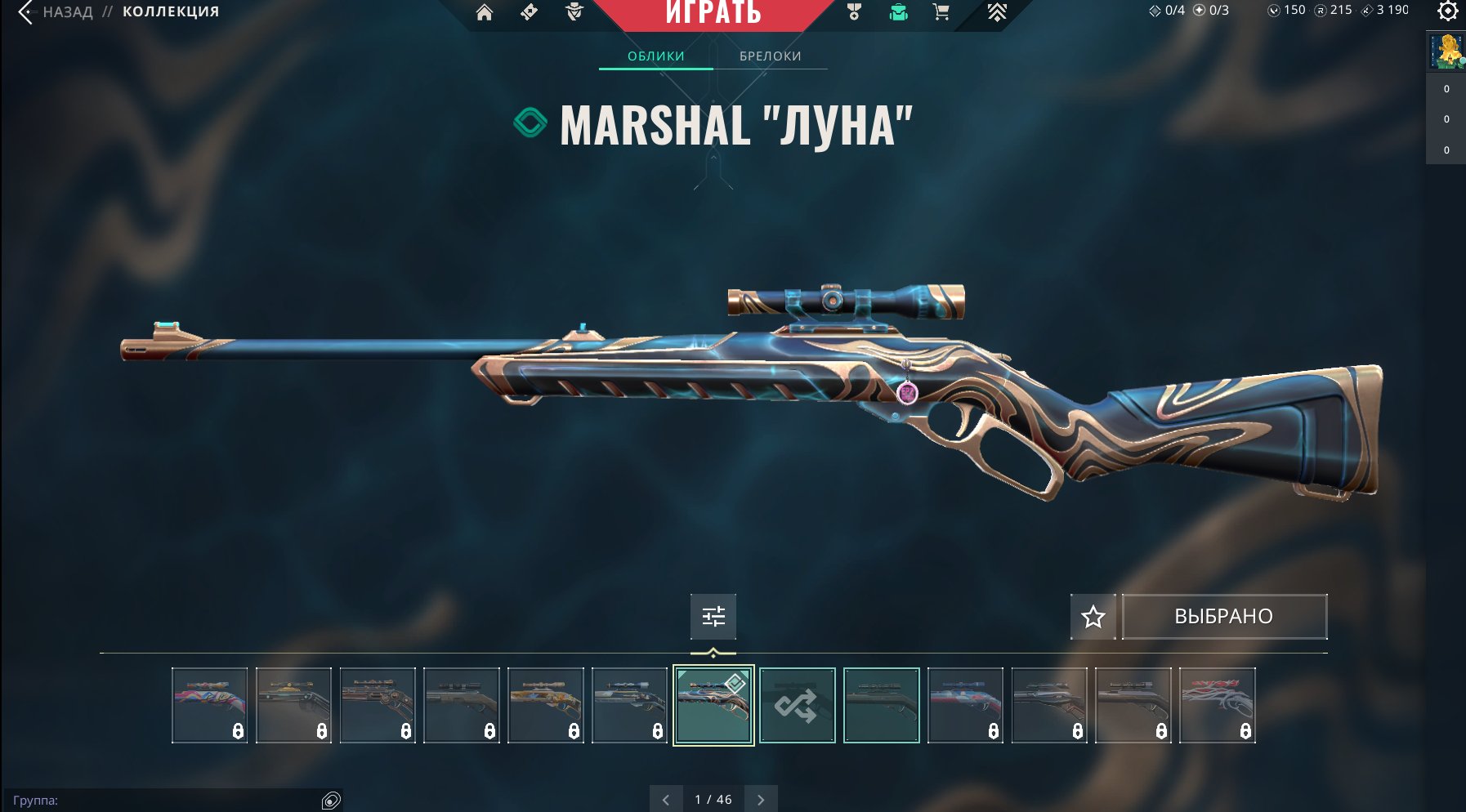Open the skin filter sliders button

[x=713, y=616]
